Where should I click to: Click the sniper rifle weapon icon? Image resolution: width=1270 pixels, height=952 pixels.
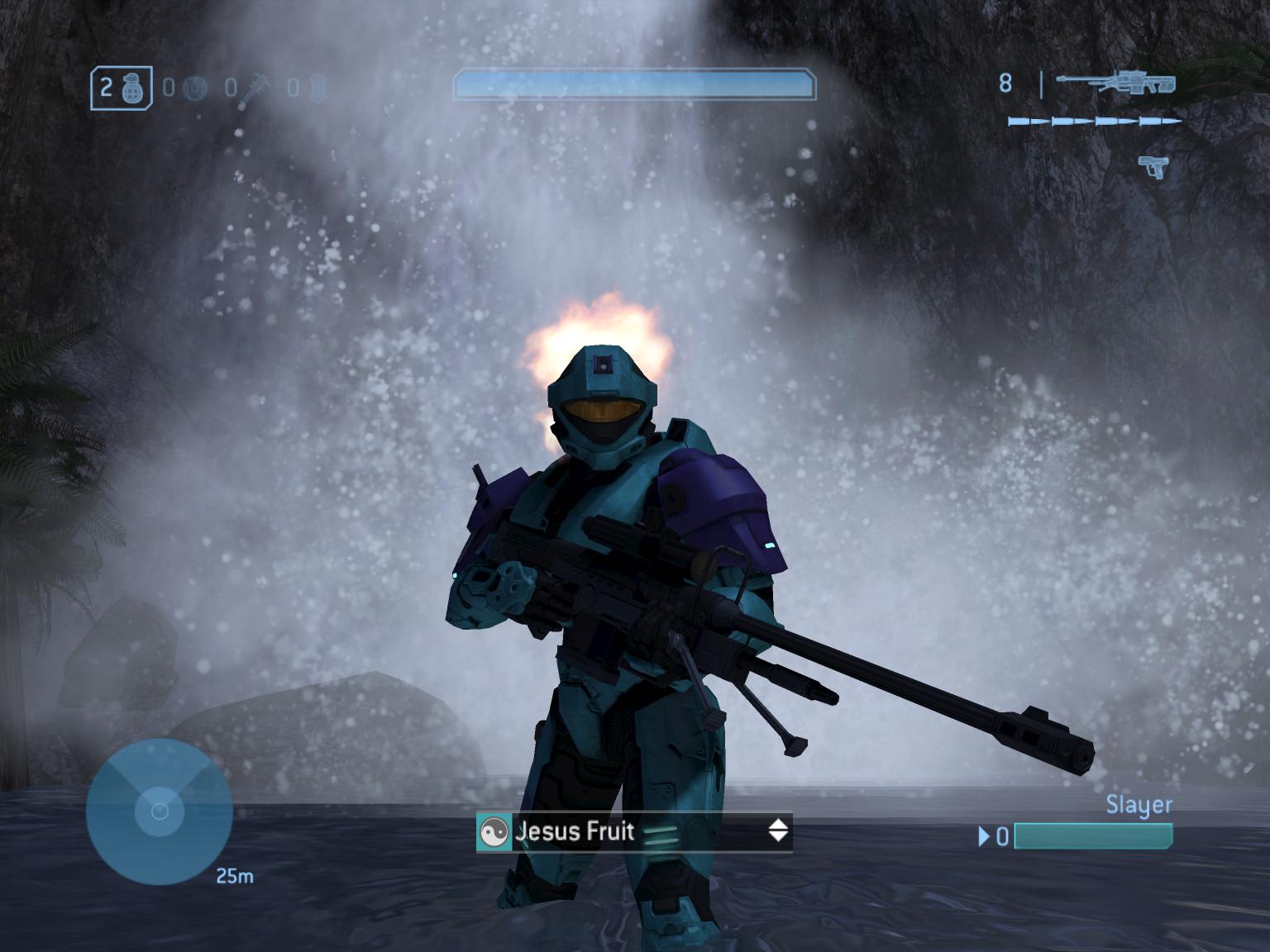pyautogui.click(x=1115, y=82)
